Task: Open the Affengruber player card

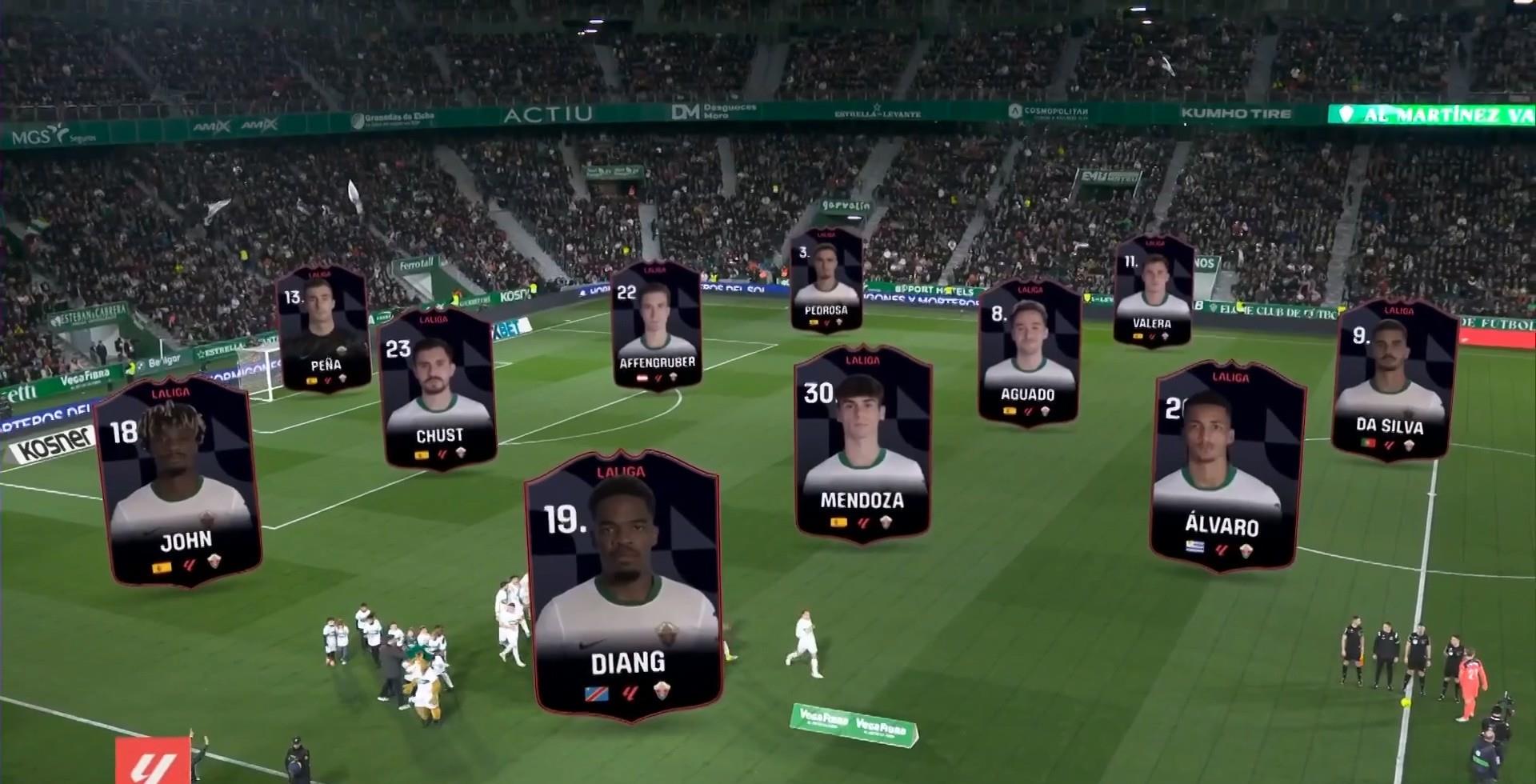Action: [656, 326]
